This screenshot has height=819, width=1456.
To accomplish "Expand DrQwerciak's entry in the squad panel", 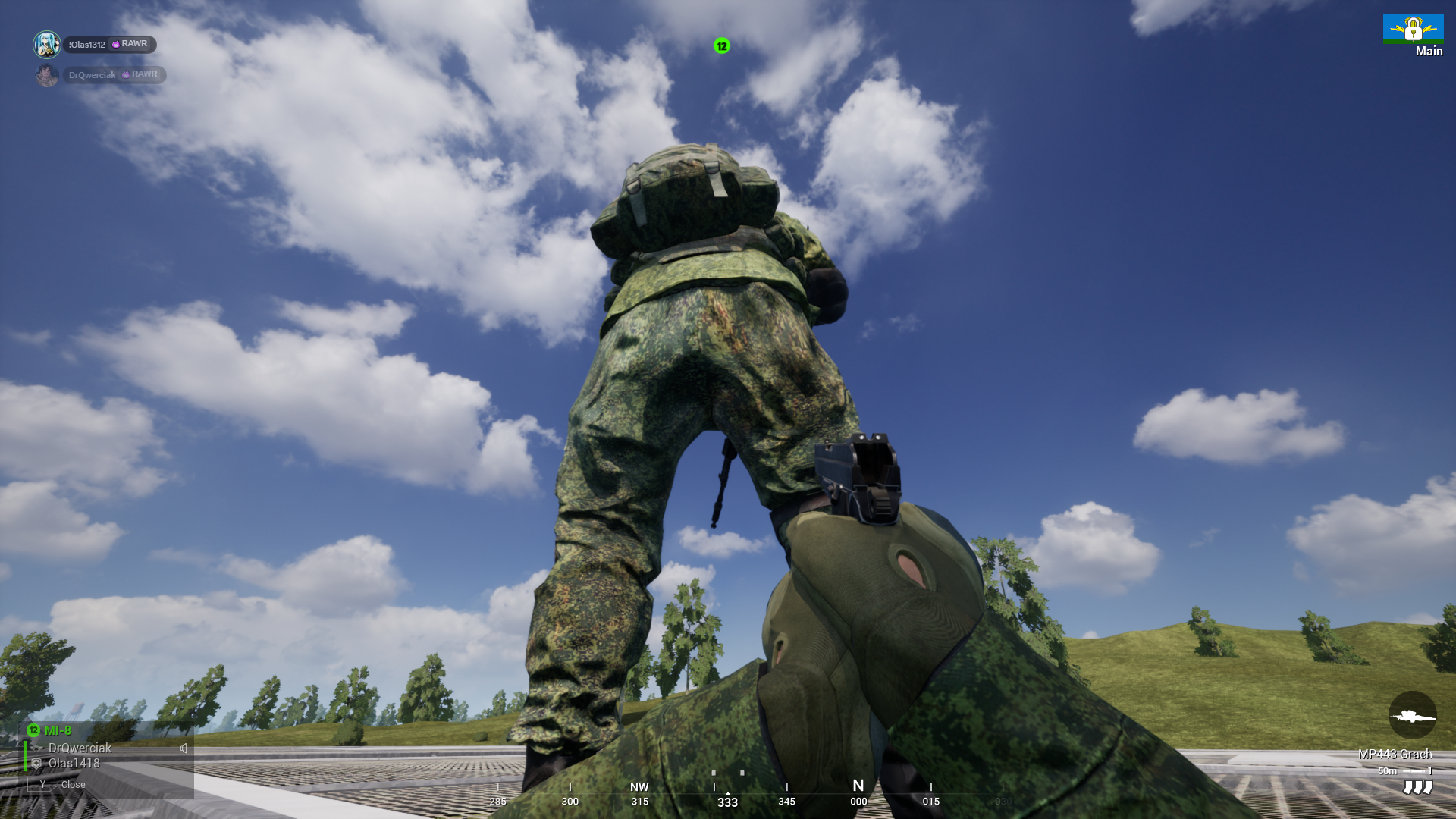I will coord(79,748).
